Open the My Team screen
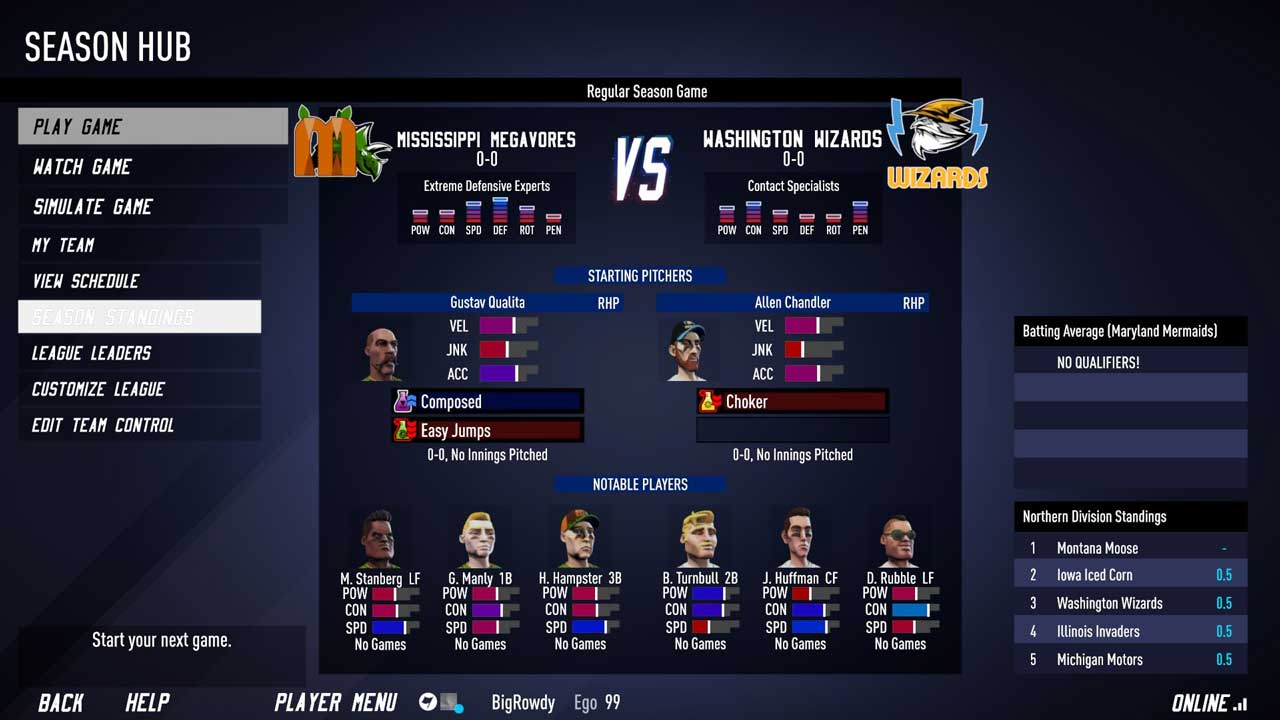 coord(139,245)
